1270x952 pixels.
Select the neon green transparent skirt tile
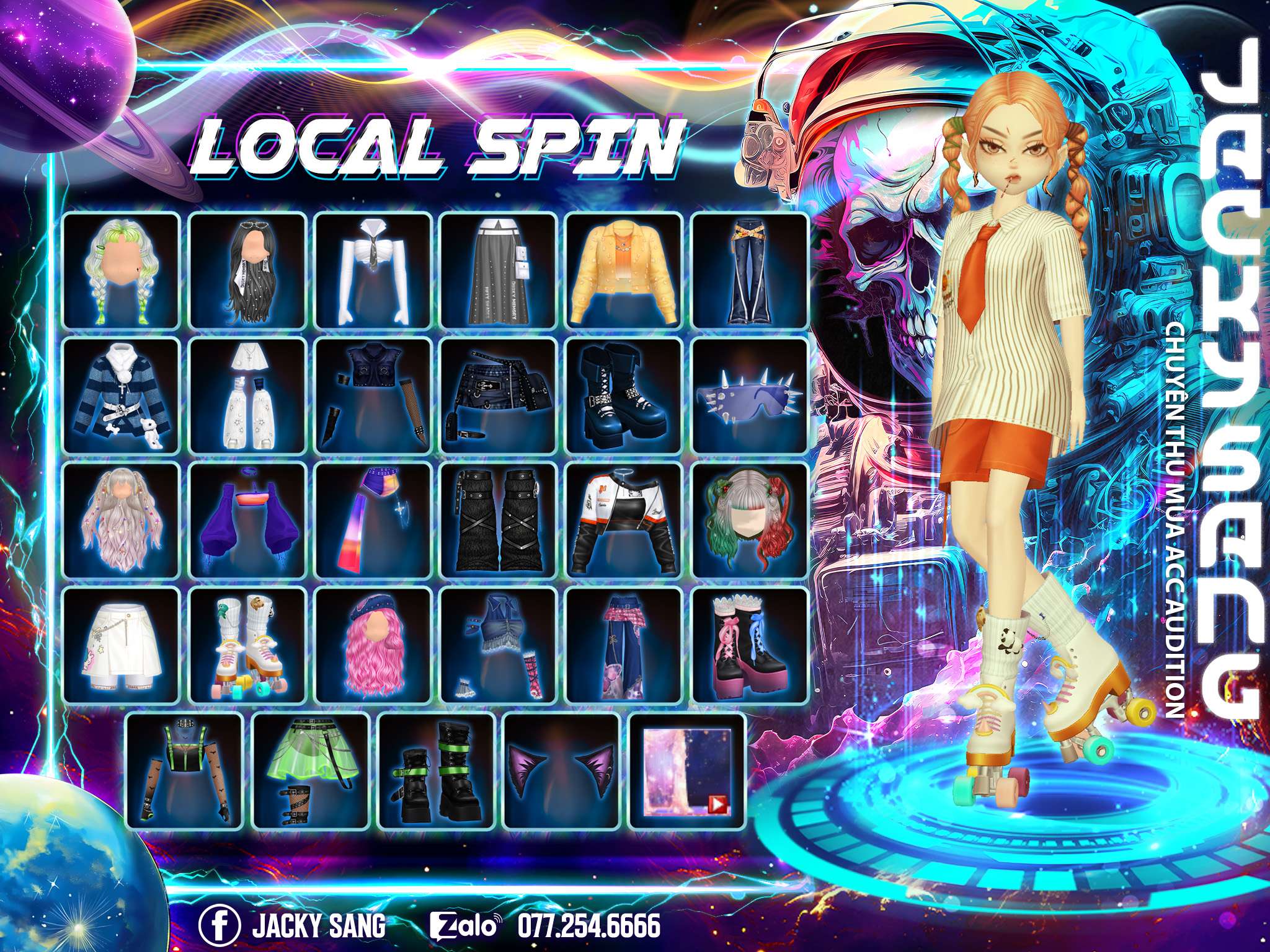click(x=311, y=770)
